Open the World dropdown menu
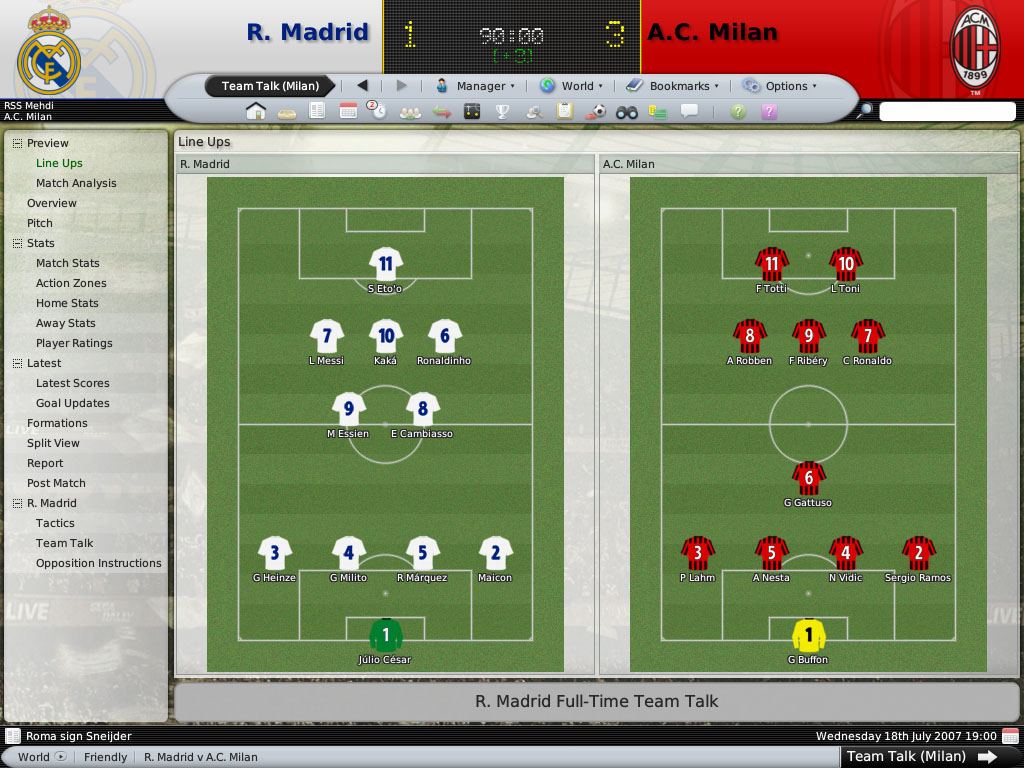Viewport: 1024px width, 768px height. [572, 86]
